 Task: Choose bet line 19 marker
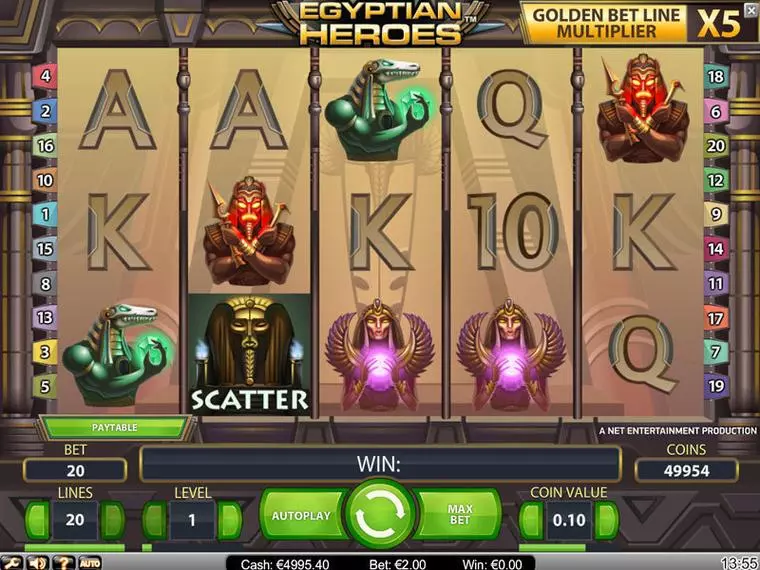715,384
